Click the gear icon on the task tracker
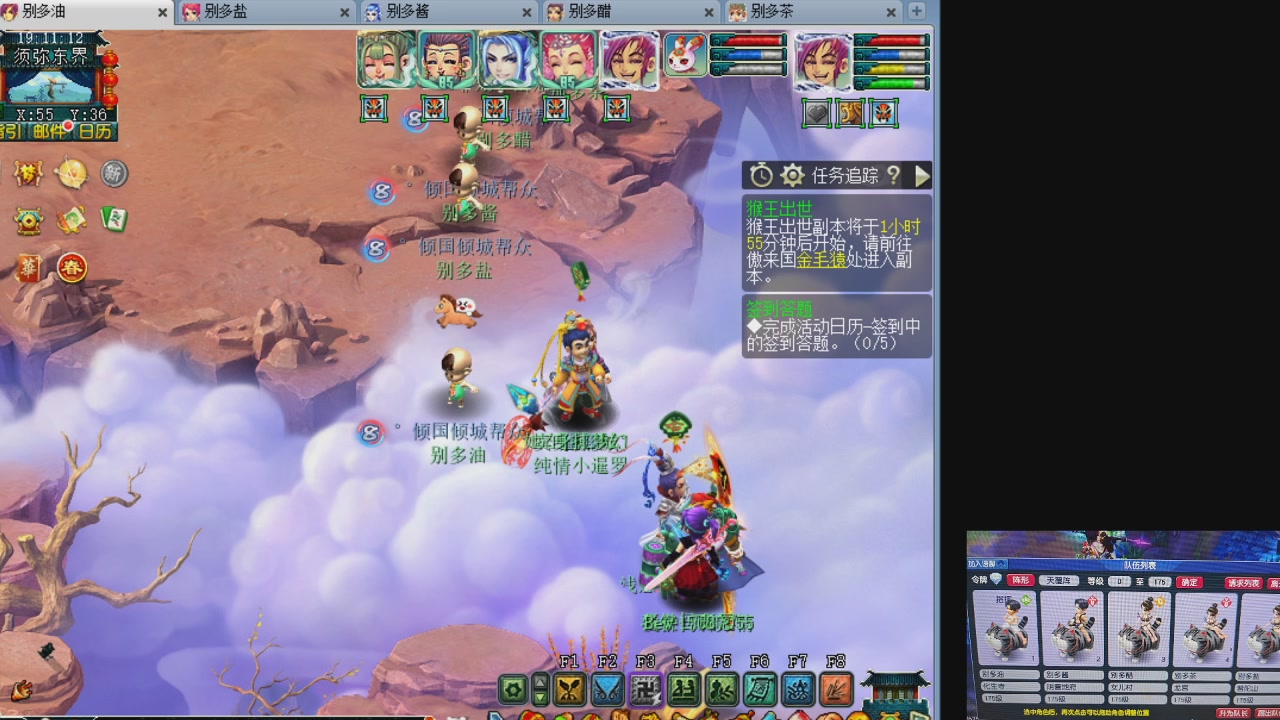This screenshot has width=1280, height=720. pos(792,176)
